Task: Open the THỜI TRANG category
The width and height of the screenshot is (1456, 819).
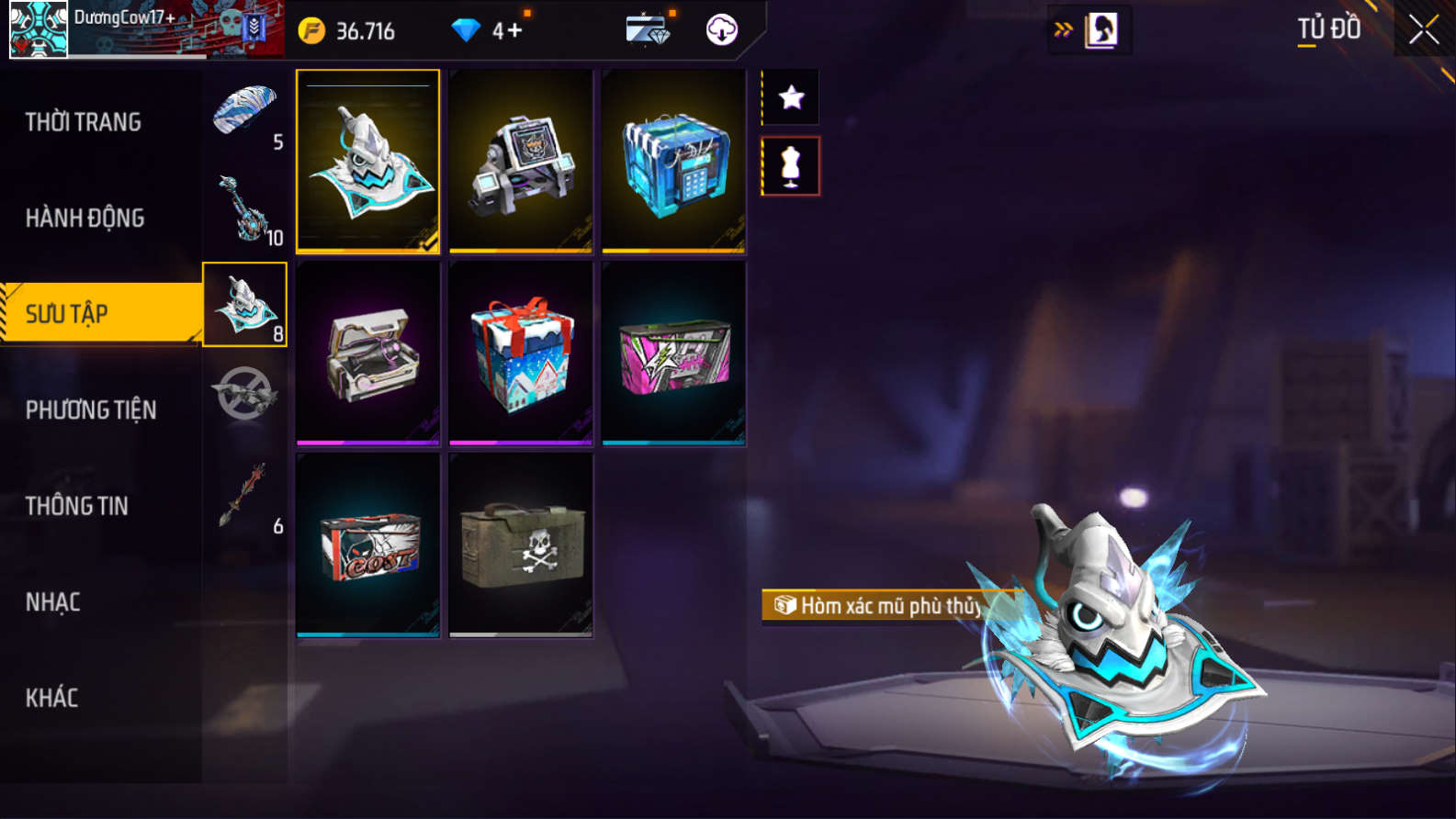Action: (84, 122)
